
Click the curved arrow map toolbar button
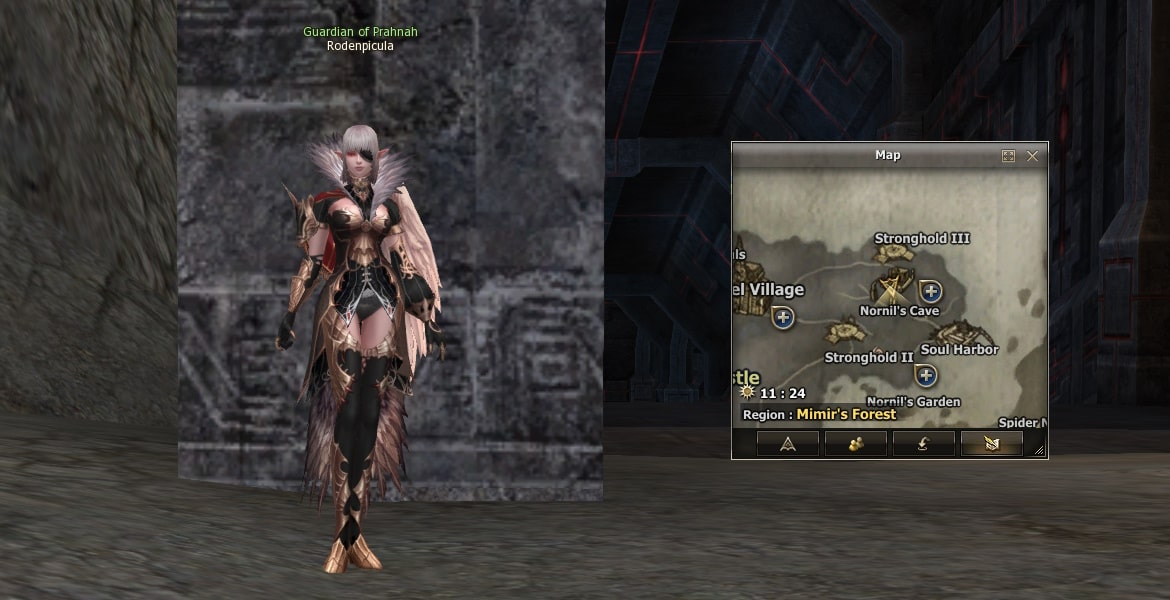(923, 444)
